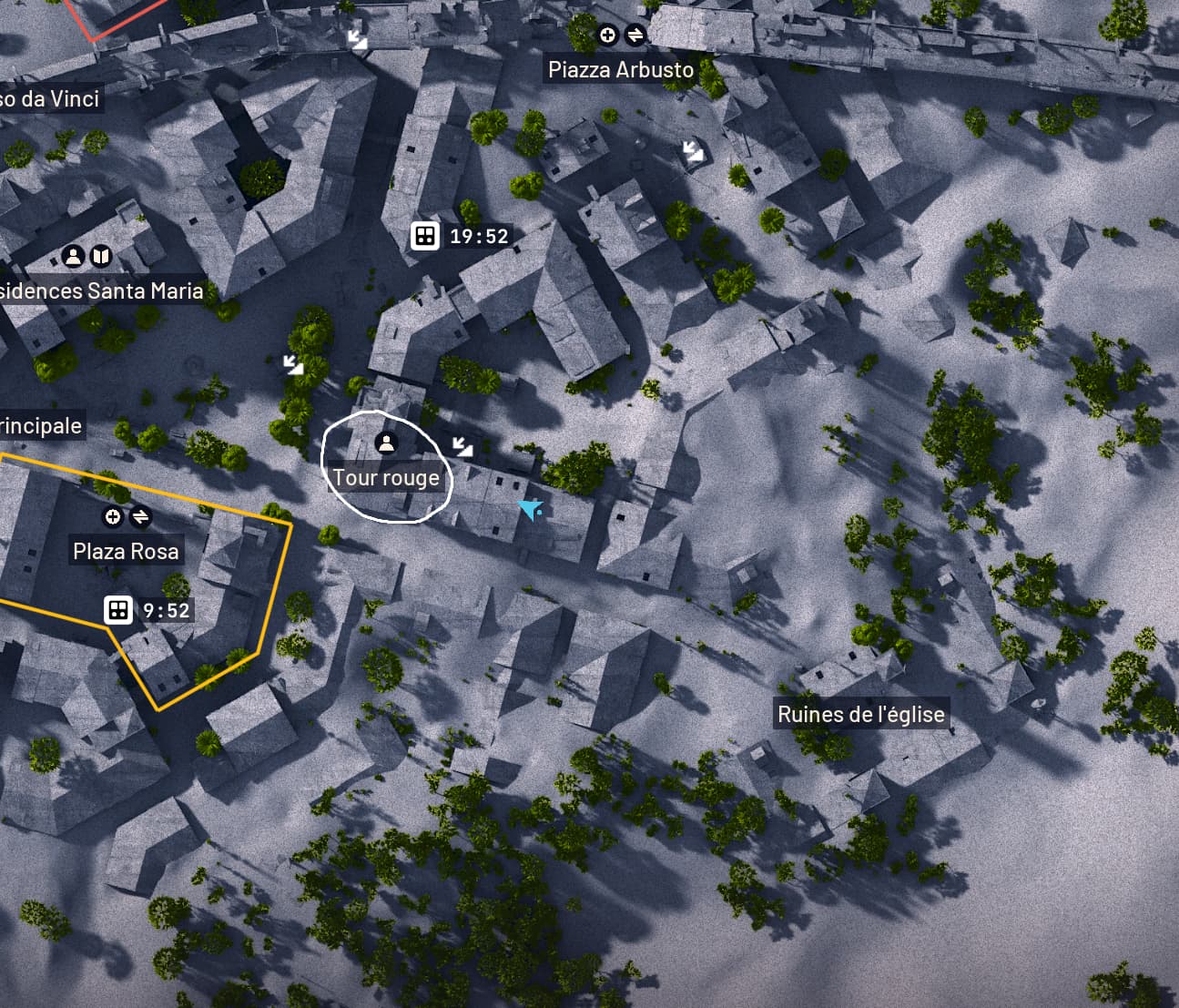Click the Ruines de l'église map label
1179x1008 pixels.
point(860,714)
